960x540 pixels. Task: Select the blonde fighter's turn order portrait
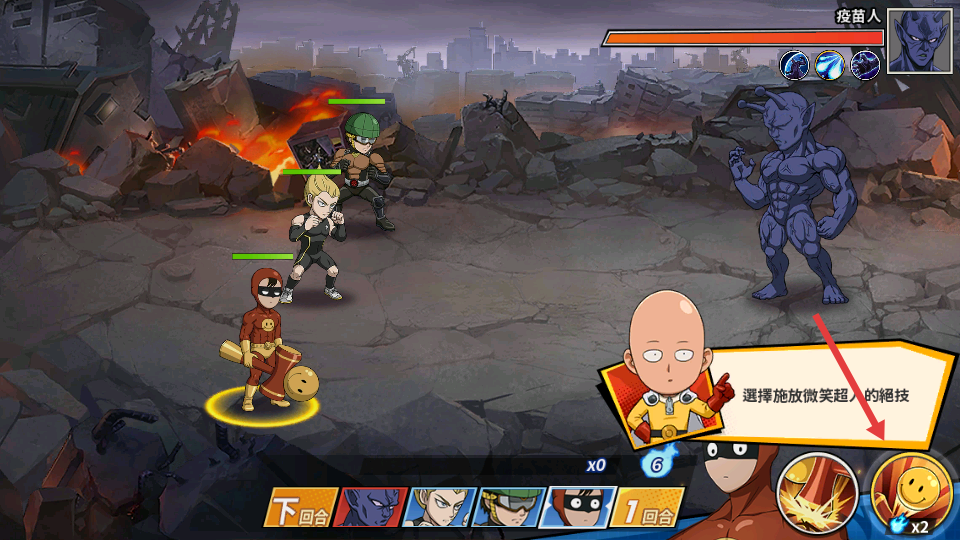[x=436, y=508]
